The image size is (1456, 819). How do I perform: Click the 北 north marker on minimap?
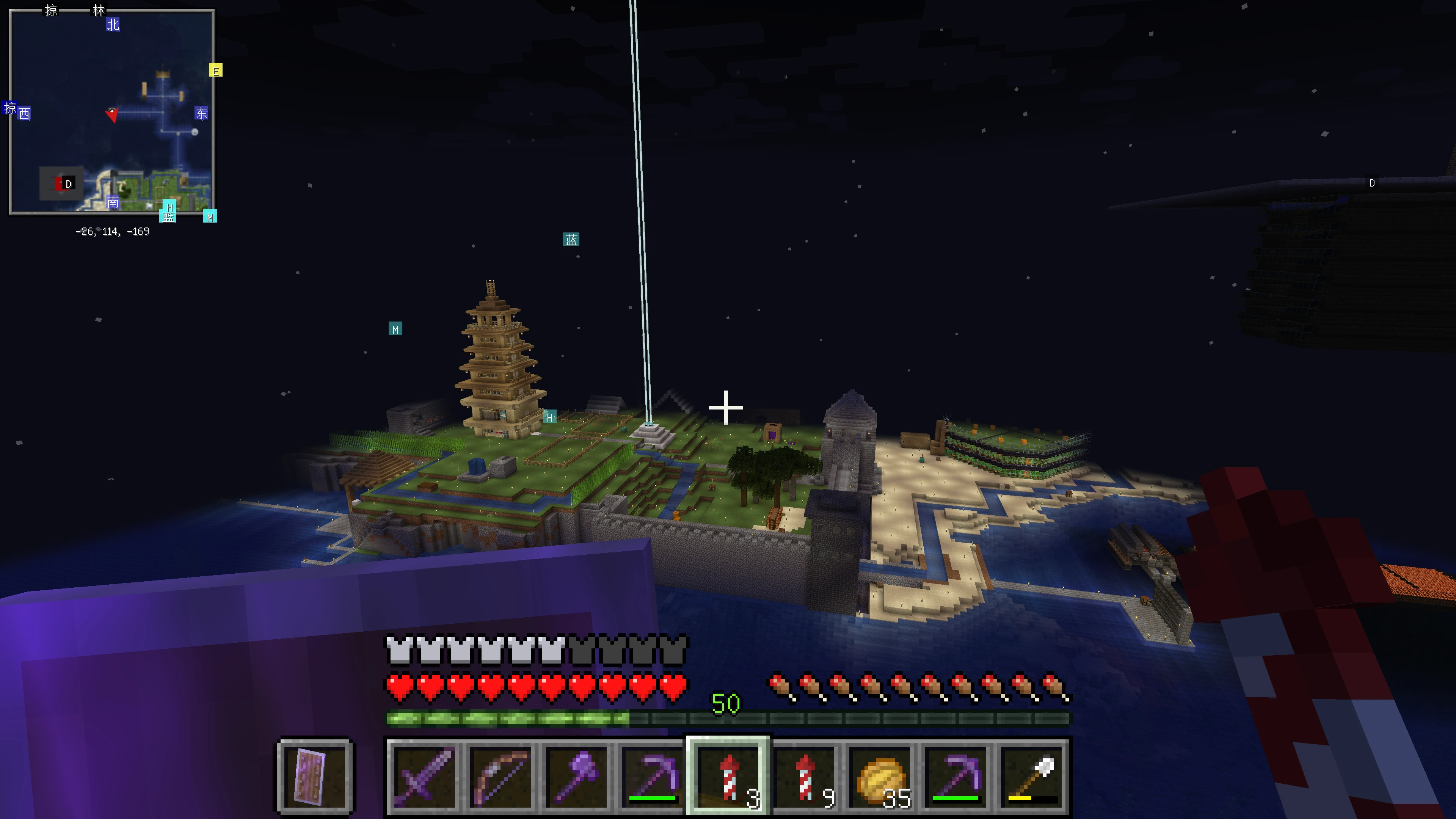coord(113,24)
